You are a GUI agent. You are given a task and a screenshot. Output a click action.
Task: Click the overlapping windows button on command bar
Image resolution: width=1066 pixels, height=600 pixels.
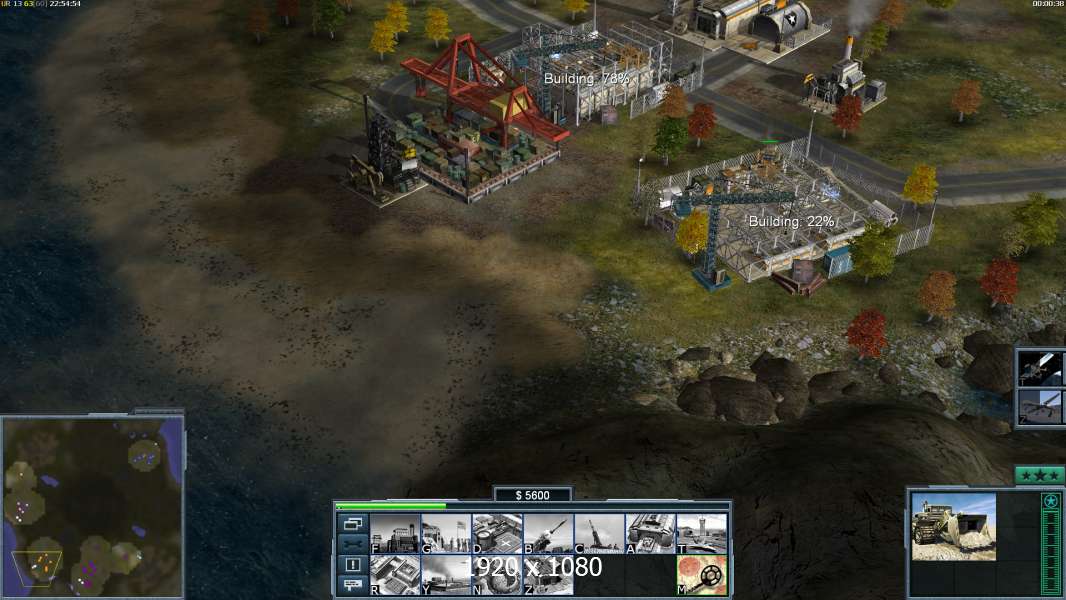352,523
